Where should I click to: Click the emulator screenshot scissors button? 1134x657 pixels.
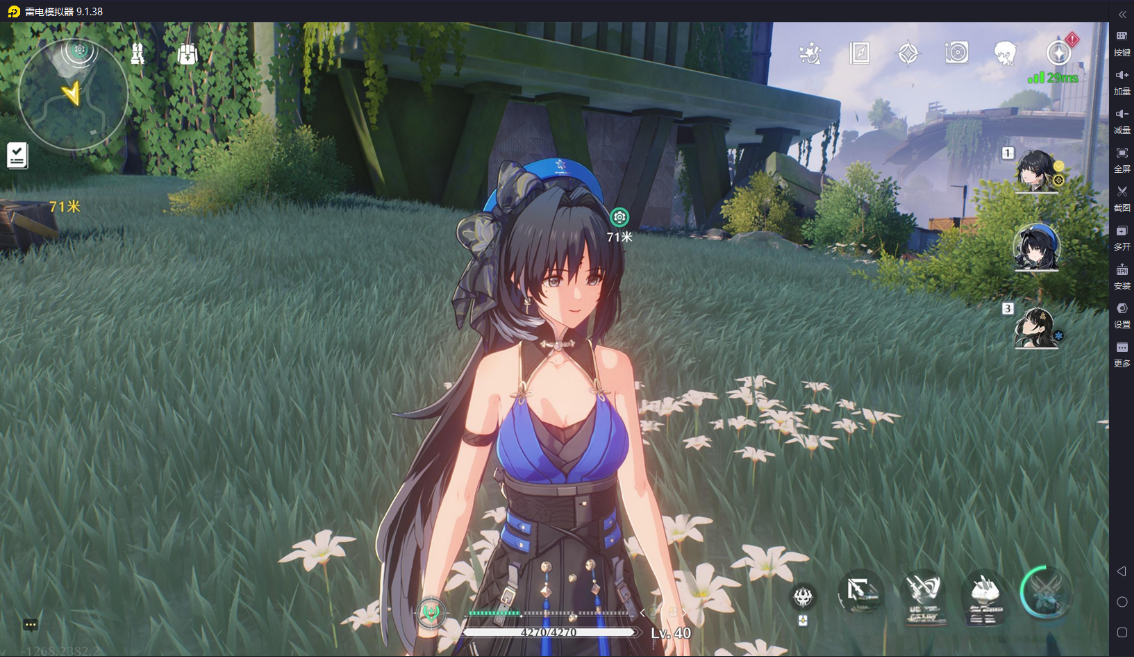[1122, 196]
